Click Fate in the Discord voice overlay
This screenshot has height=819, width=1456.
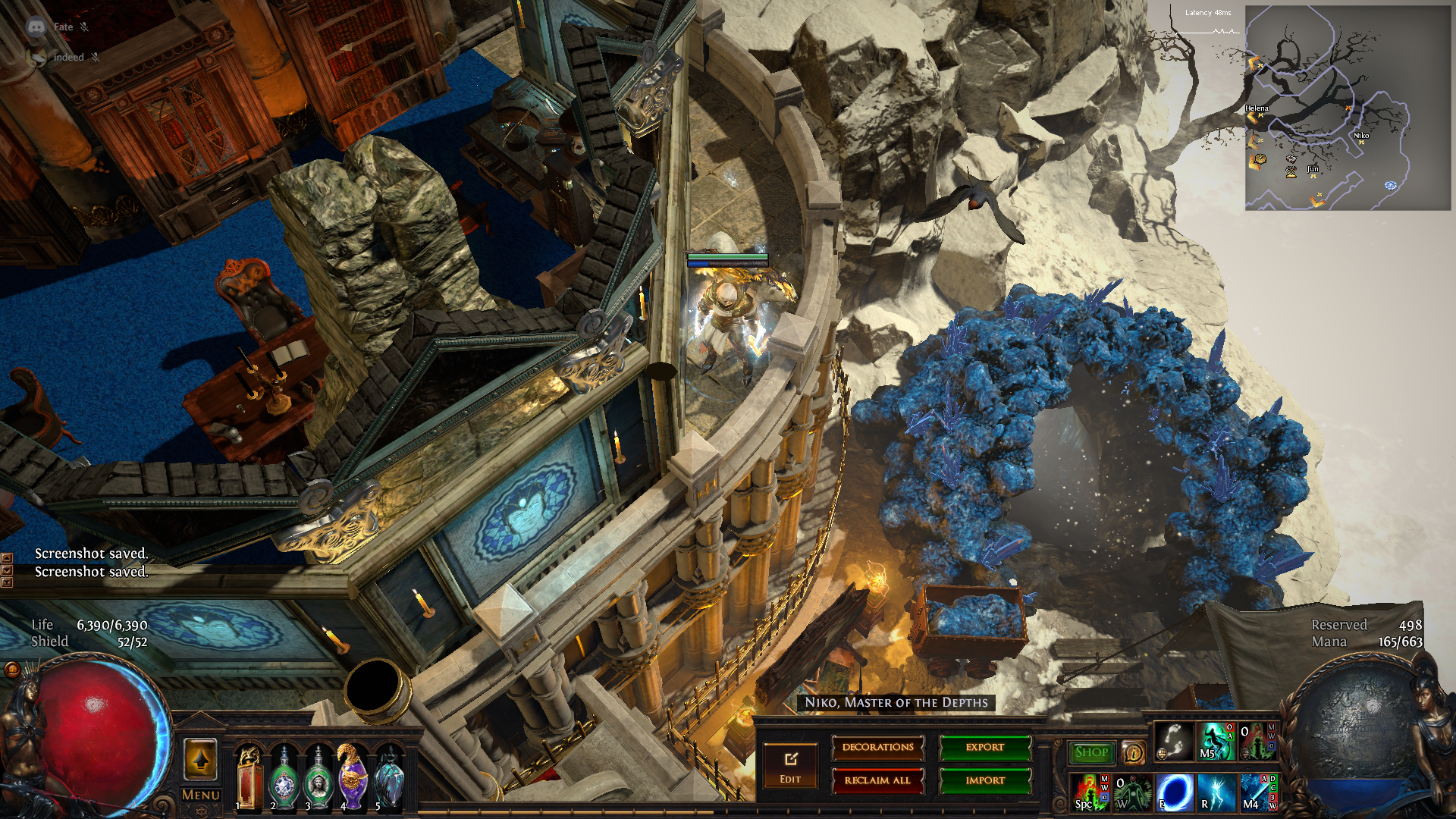(x=63, y=27)
